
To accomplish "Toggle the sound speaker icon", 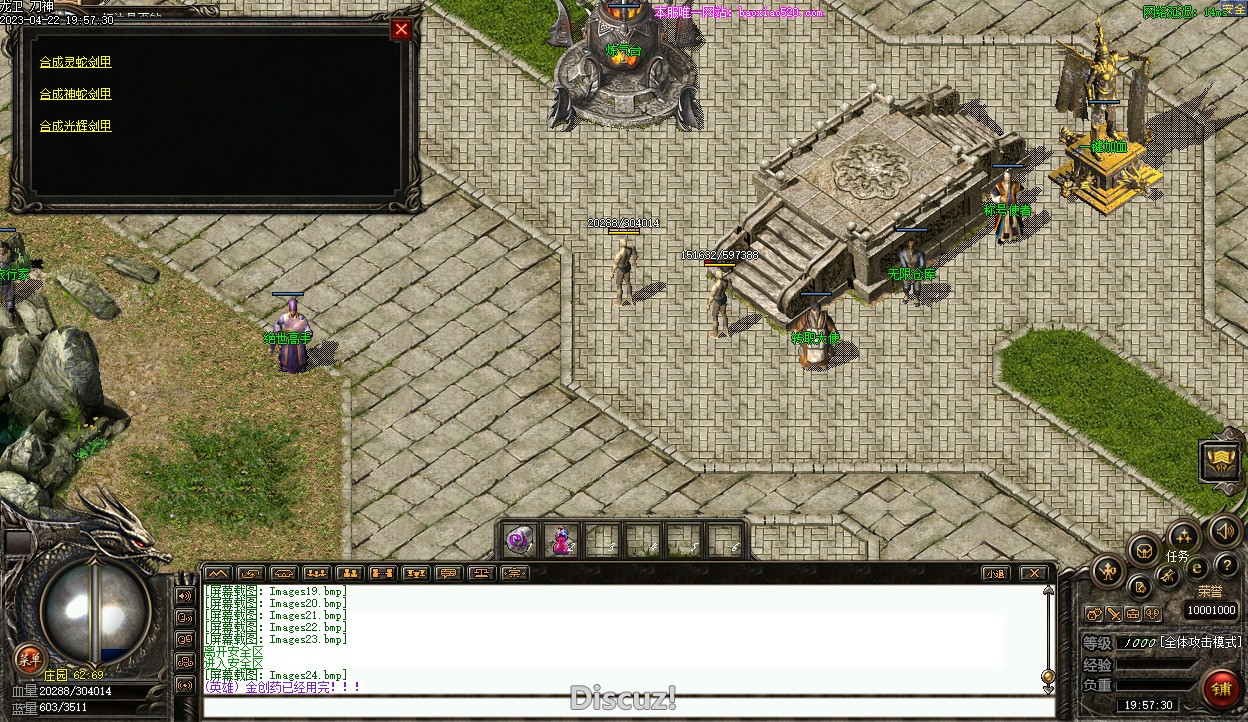I will pyautogui.click(x=1223, y=530).
